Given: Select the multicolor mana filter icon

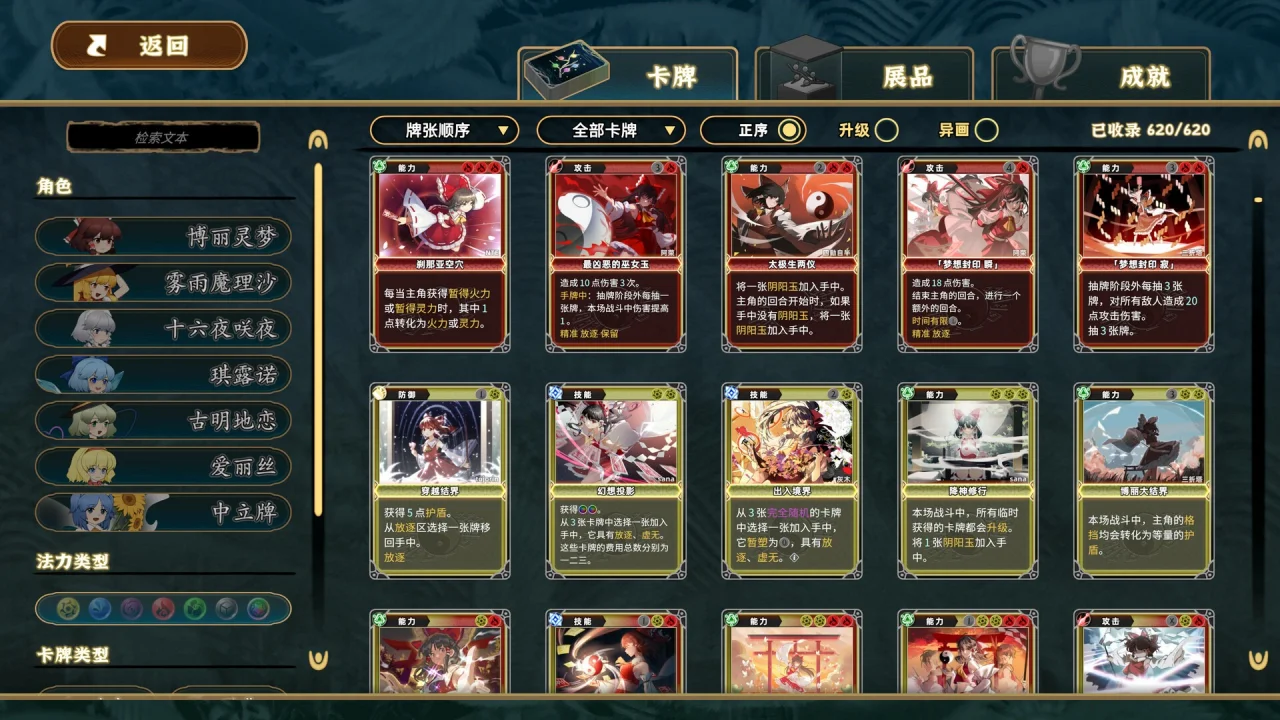Looking at the screenshot, I should click(257, 608).
